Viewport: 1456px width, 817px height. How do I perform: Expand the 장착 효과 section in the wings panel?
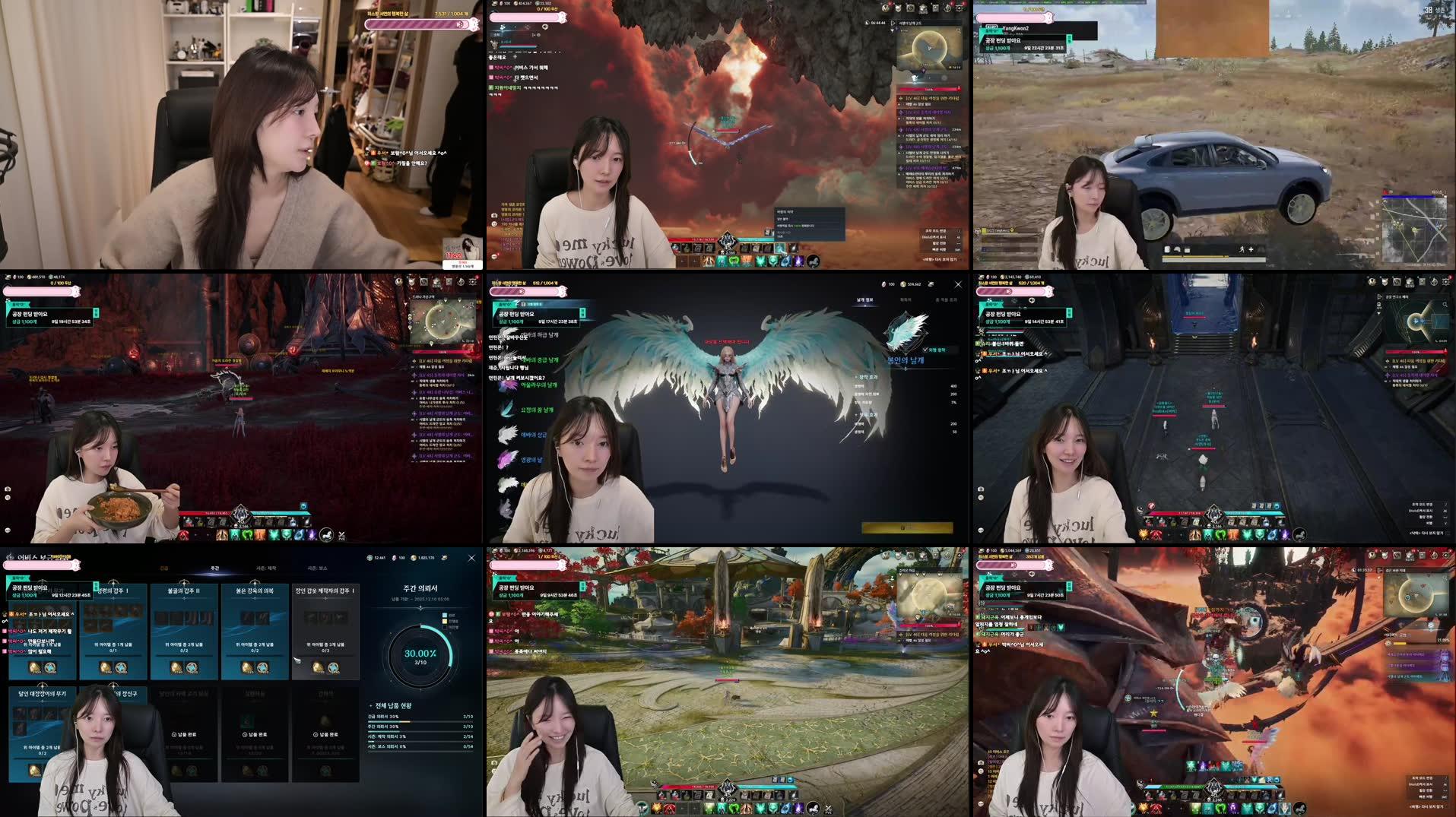click(868, 376)
